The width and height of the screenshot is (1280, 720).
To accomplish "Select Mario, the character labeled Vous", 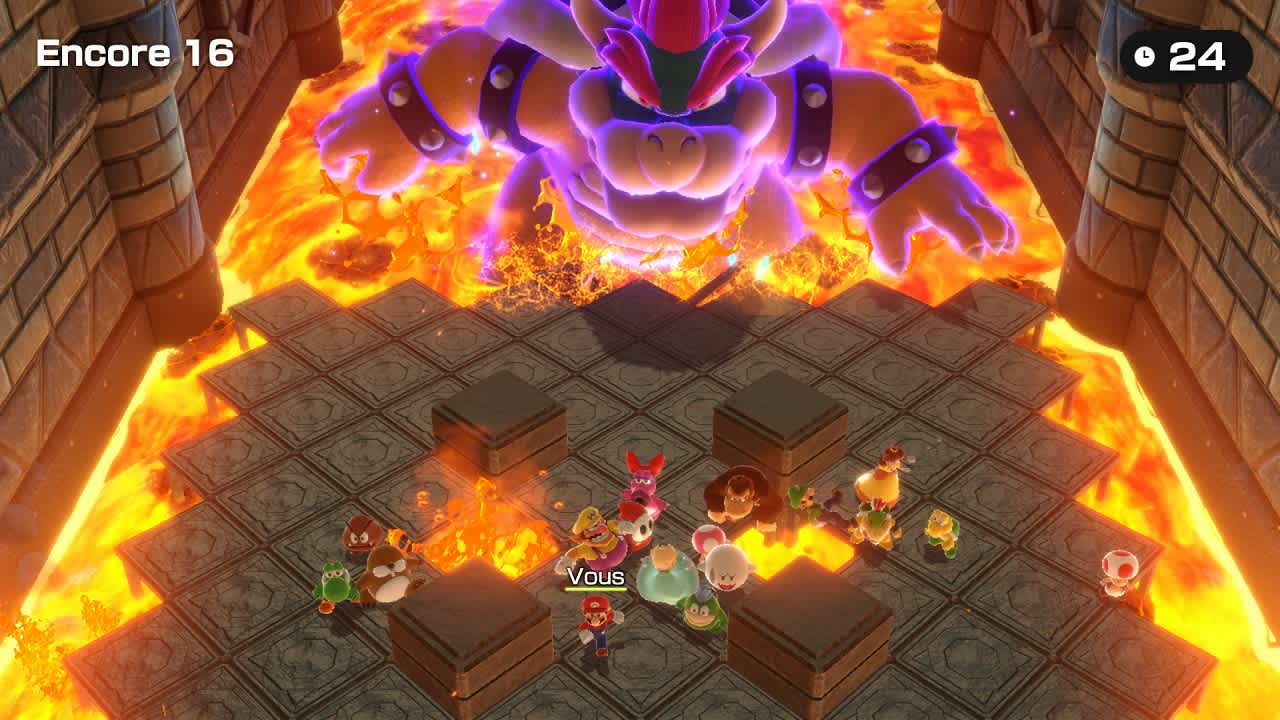I will (595, 625).
